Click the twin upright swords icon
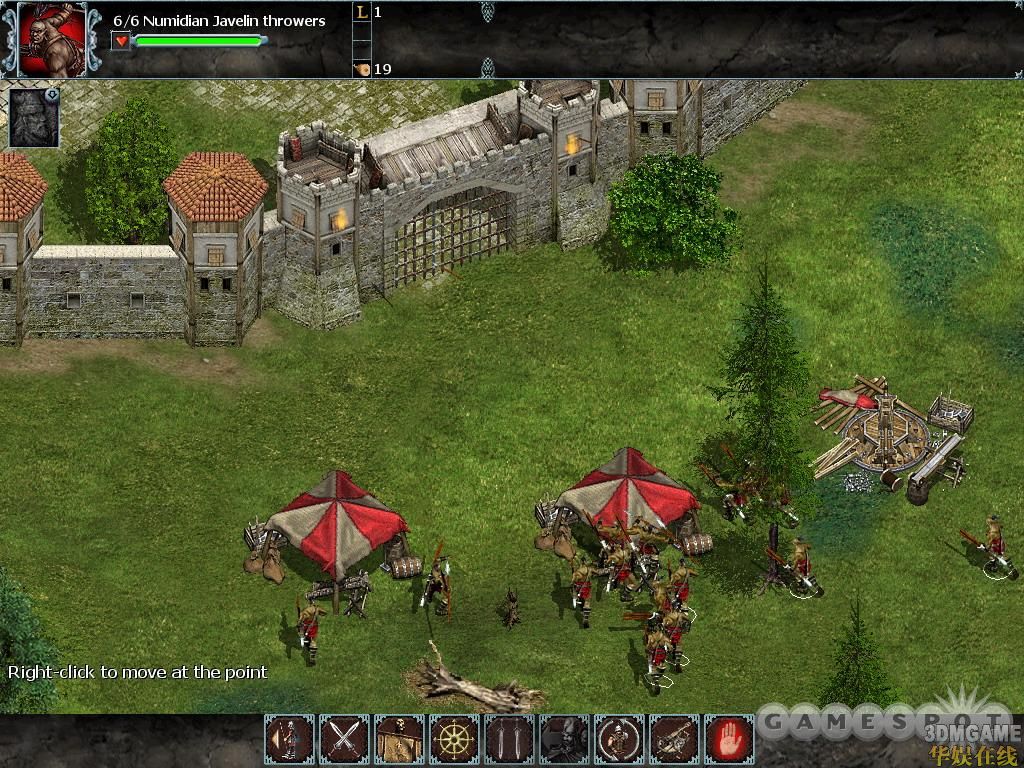This screenshot has height=768, width=1024. 509,740
